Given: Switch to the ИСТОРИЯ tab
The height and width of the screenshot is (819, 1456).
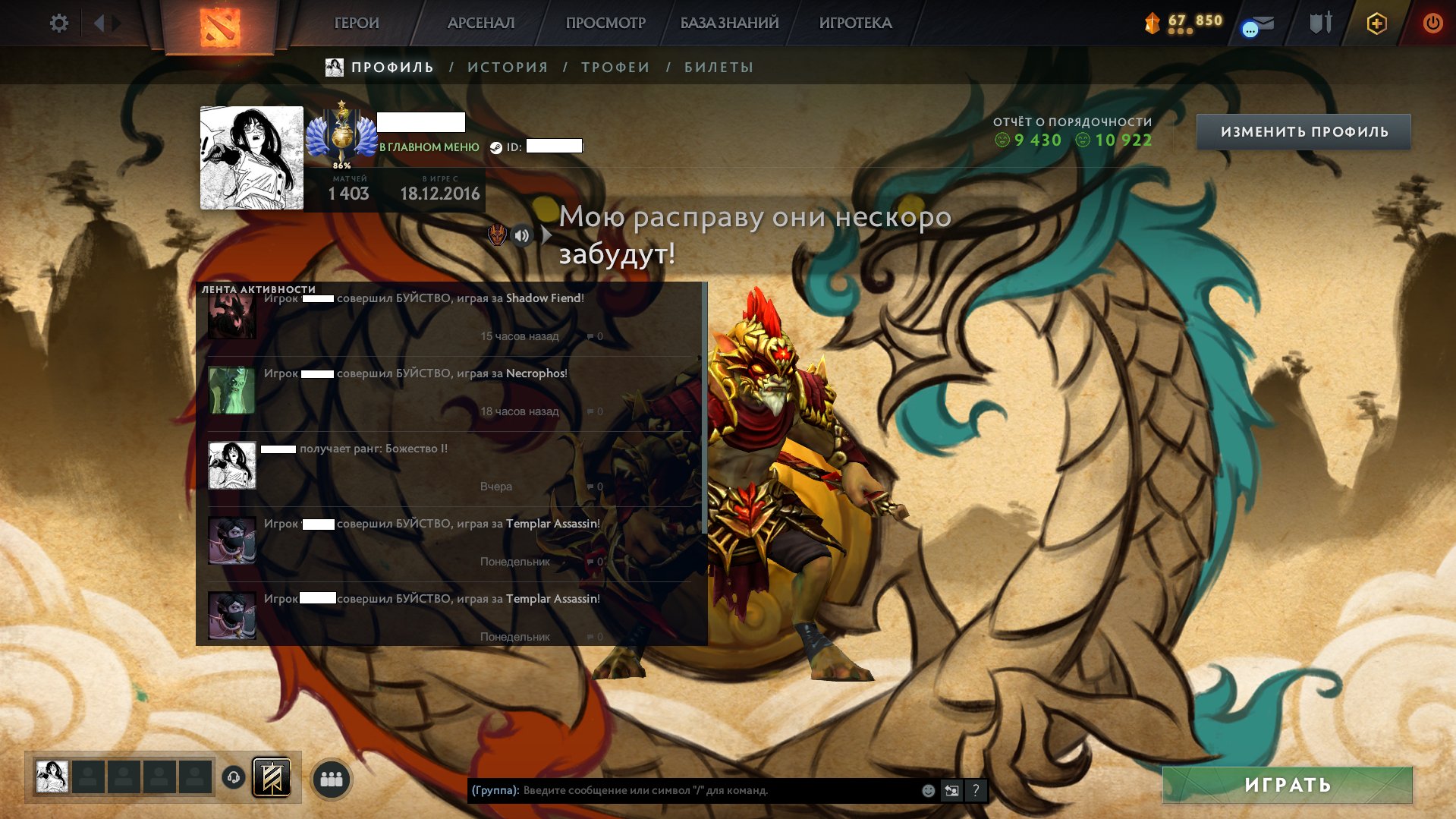Looking at the screenshot, I should coord(505,67).
